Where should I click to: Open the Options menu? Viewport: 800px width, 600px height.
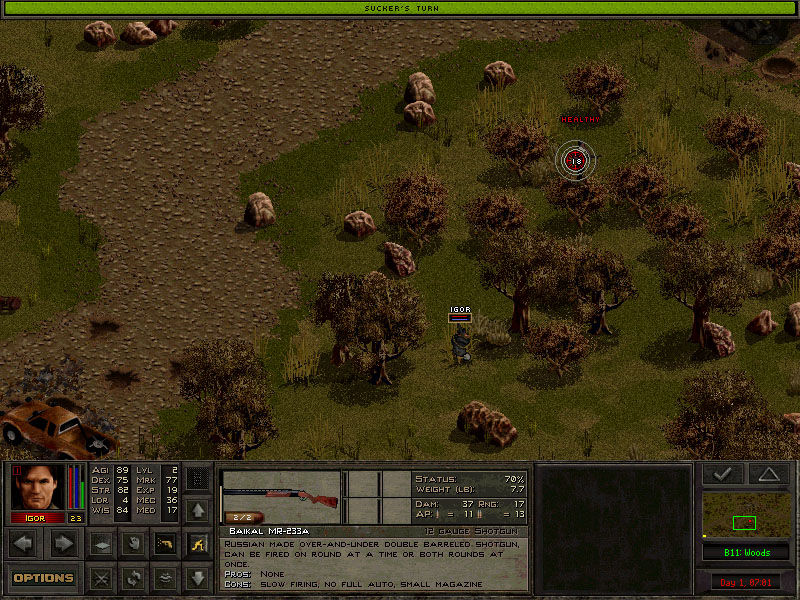click(x=43, y=578)
